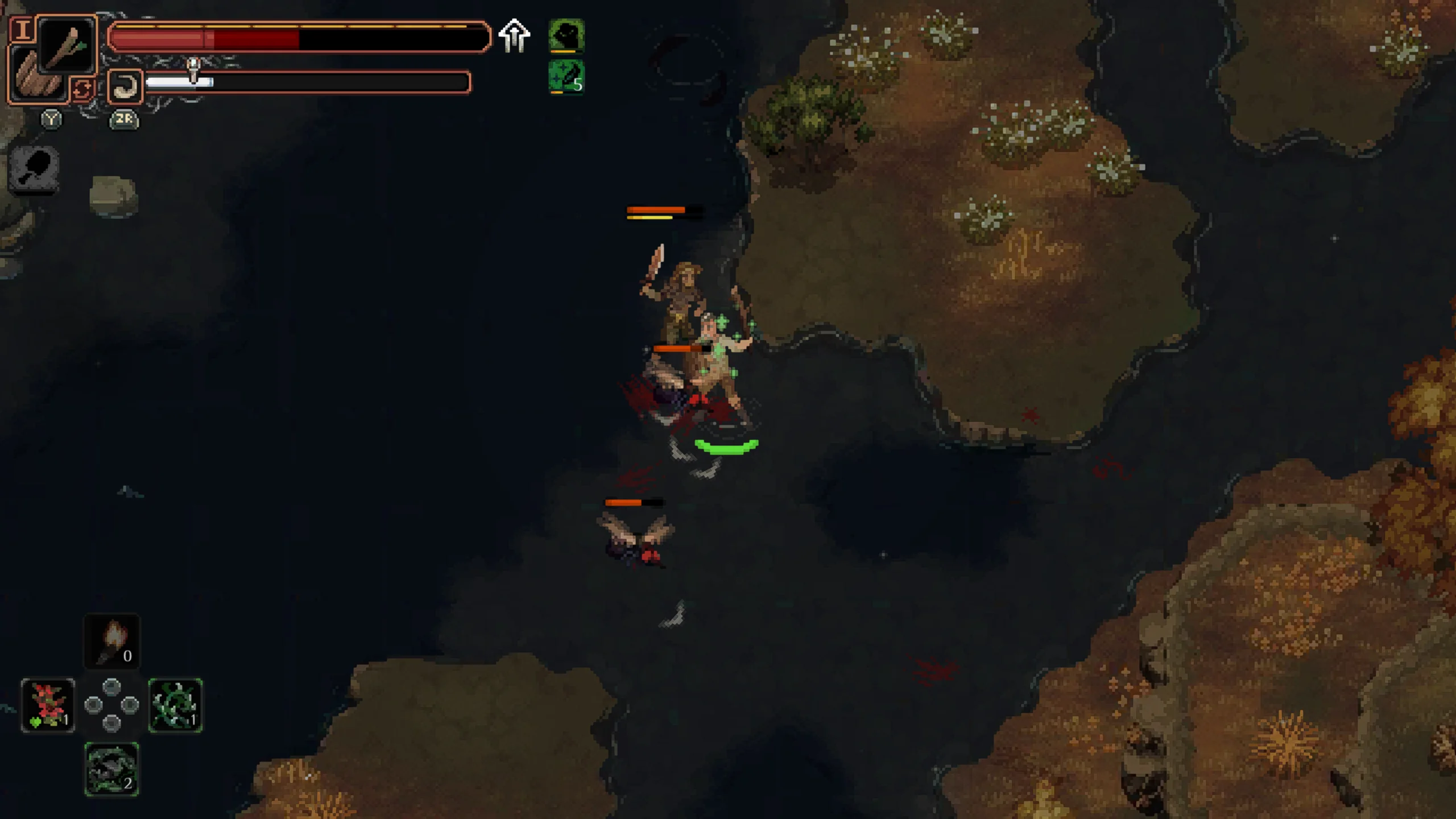Activate the curved hook ability icon
This screenshot has height=819, width=1456.
[x=125, y=86]
